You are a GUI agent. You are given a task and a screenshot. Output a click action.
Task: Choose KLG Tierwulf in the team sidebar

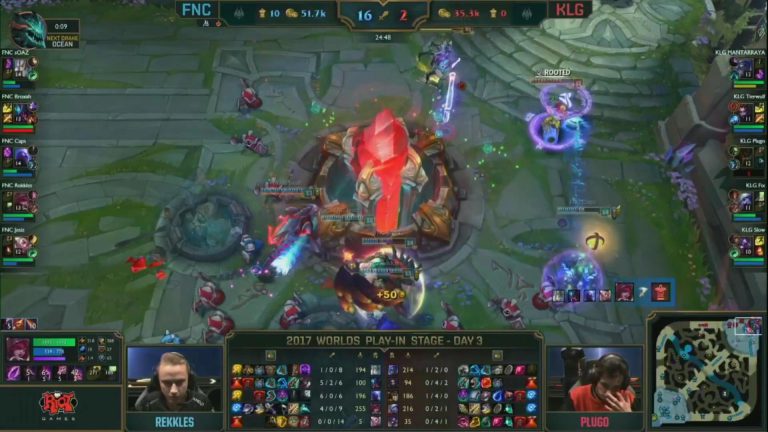747,109
